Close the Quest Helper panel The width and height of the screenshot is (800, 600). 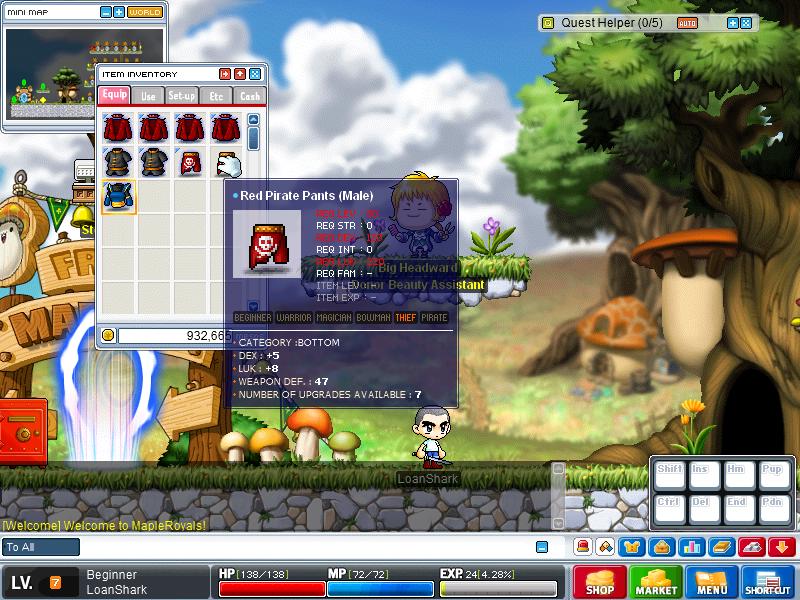(747, 22)
